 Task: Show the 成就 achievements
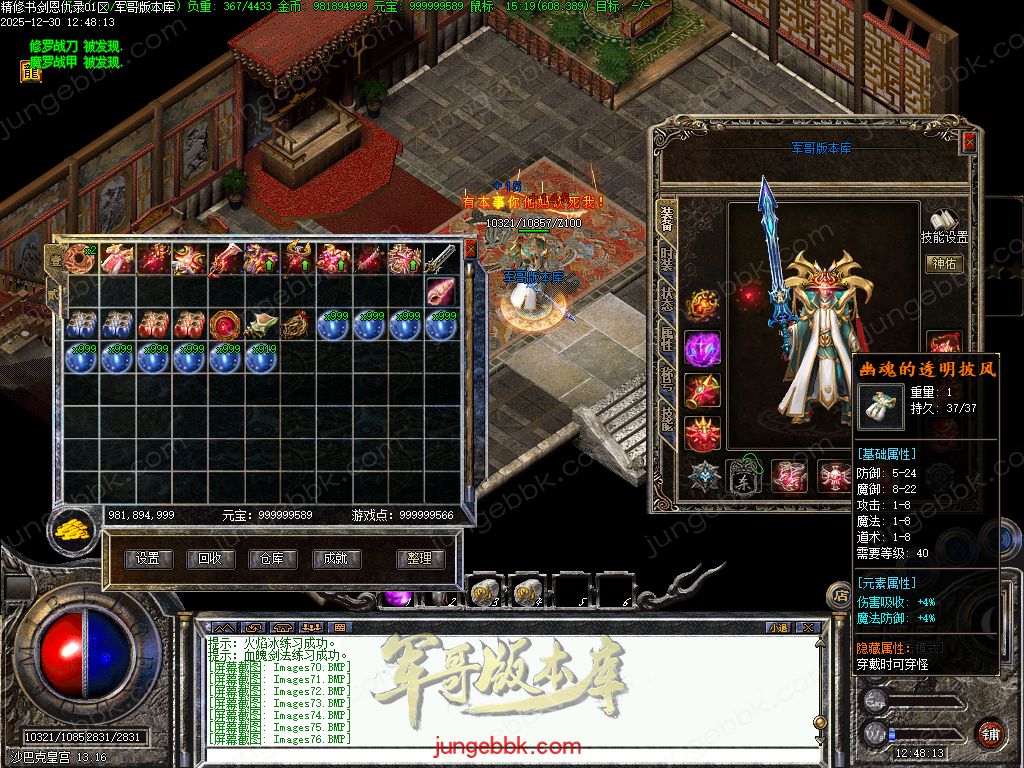click(335, 559)
